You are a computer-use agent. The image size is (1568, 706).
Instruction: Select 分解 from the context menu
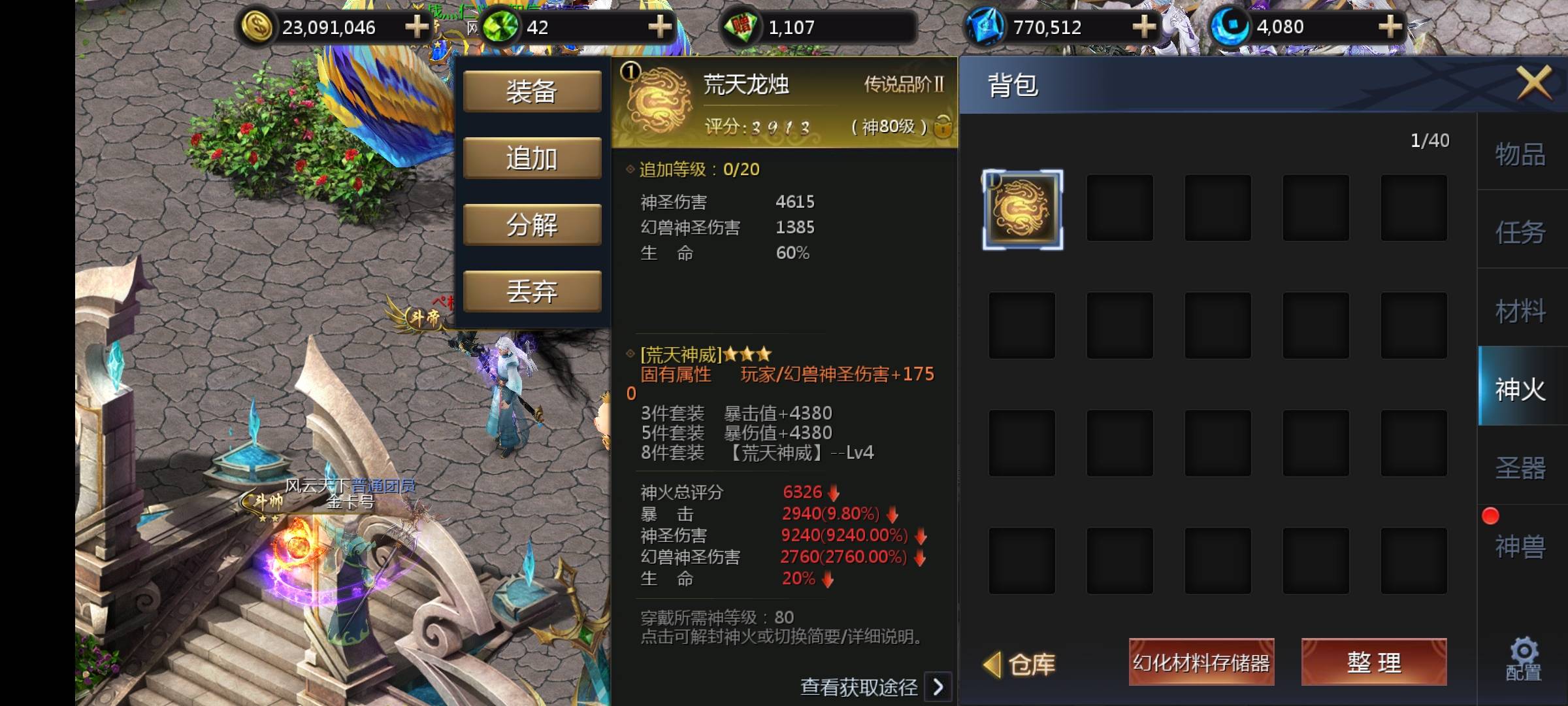(532, 224)
